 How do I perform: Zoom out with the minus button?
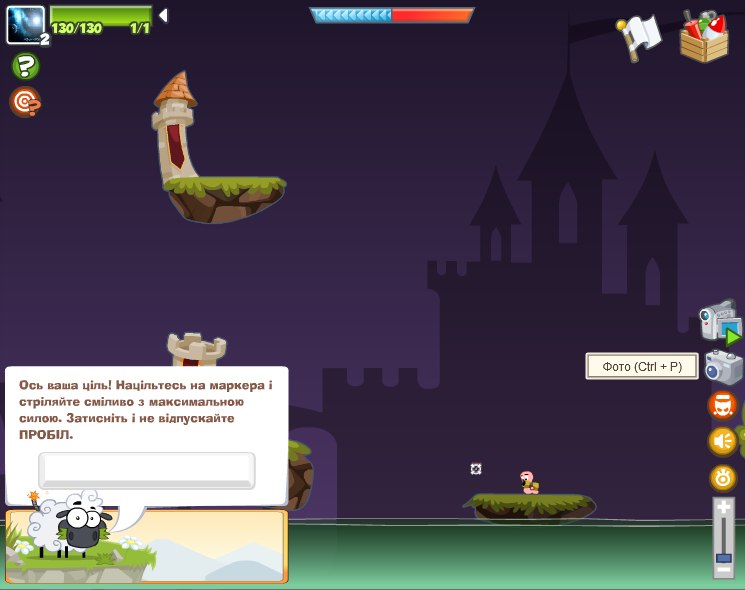(x=723, y=570)
